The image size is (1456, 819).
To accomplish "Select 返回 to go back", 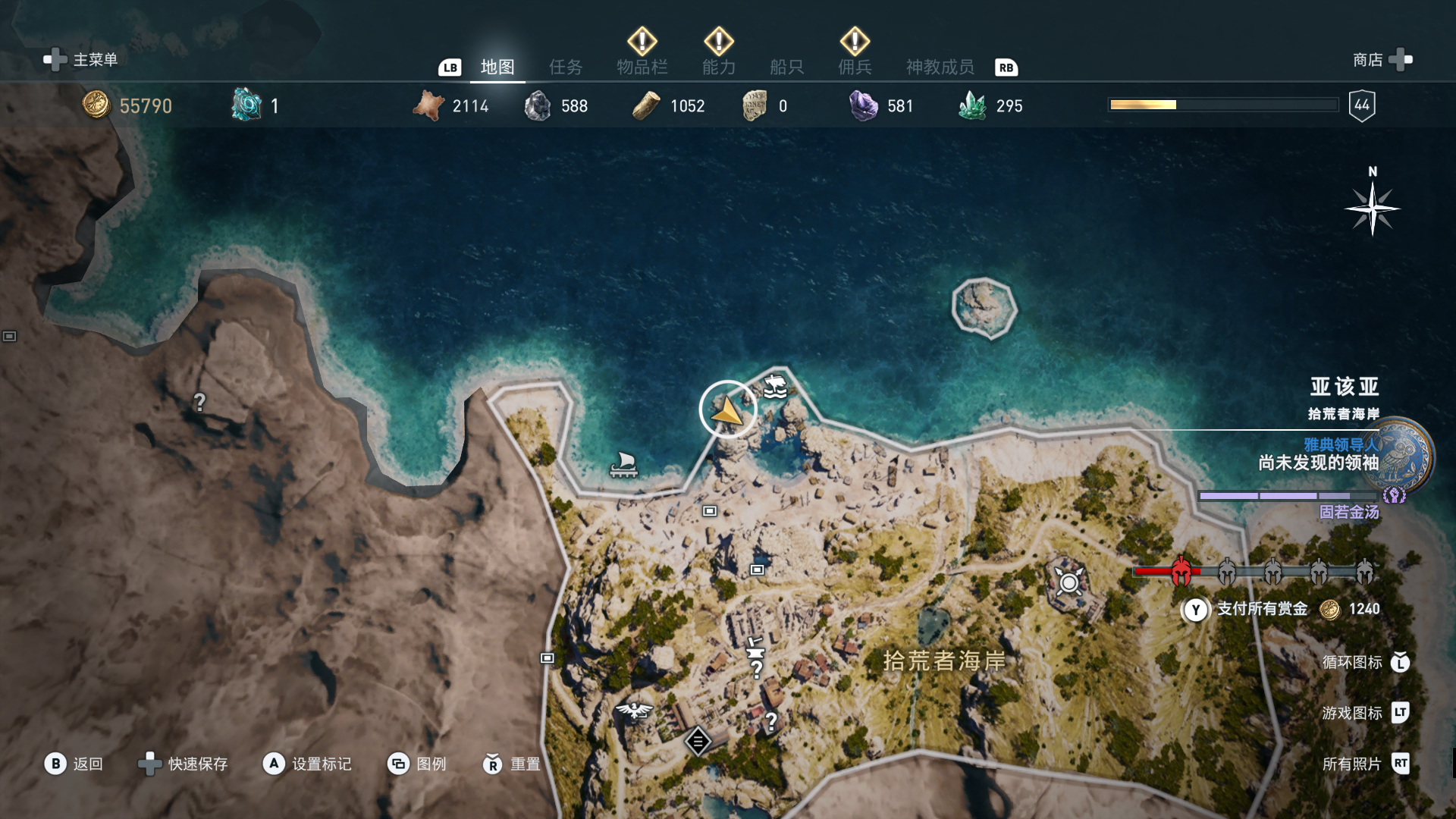I will point(74,764).
